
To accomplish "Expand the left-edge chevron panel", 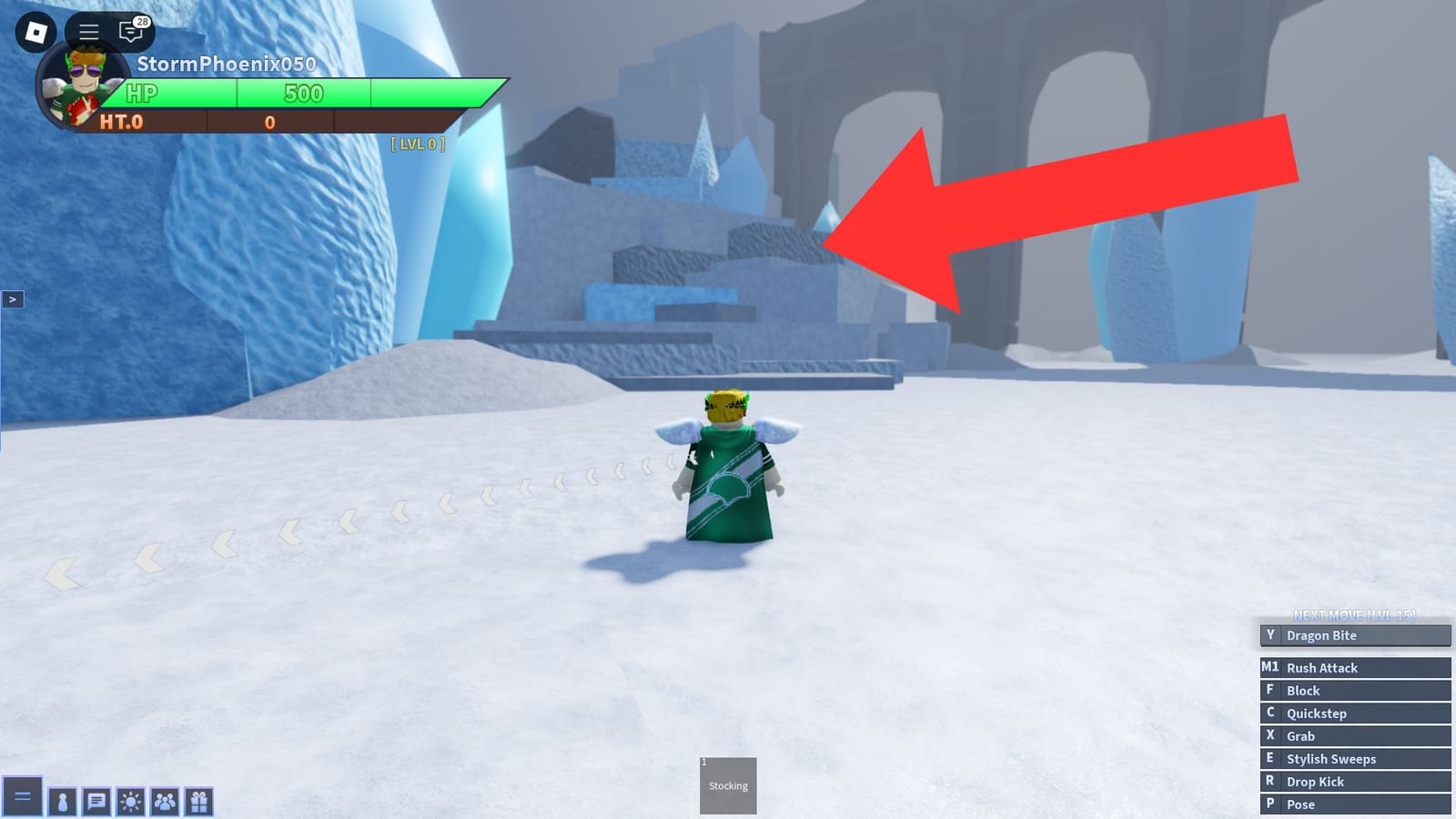I will point(13,298).
